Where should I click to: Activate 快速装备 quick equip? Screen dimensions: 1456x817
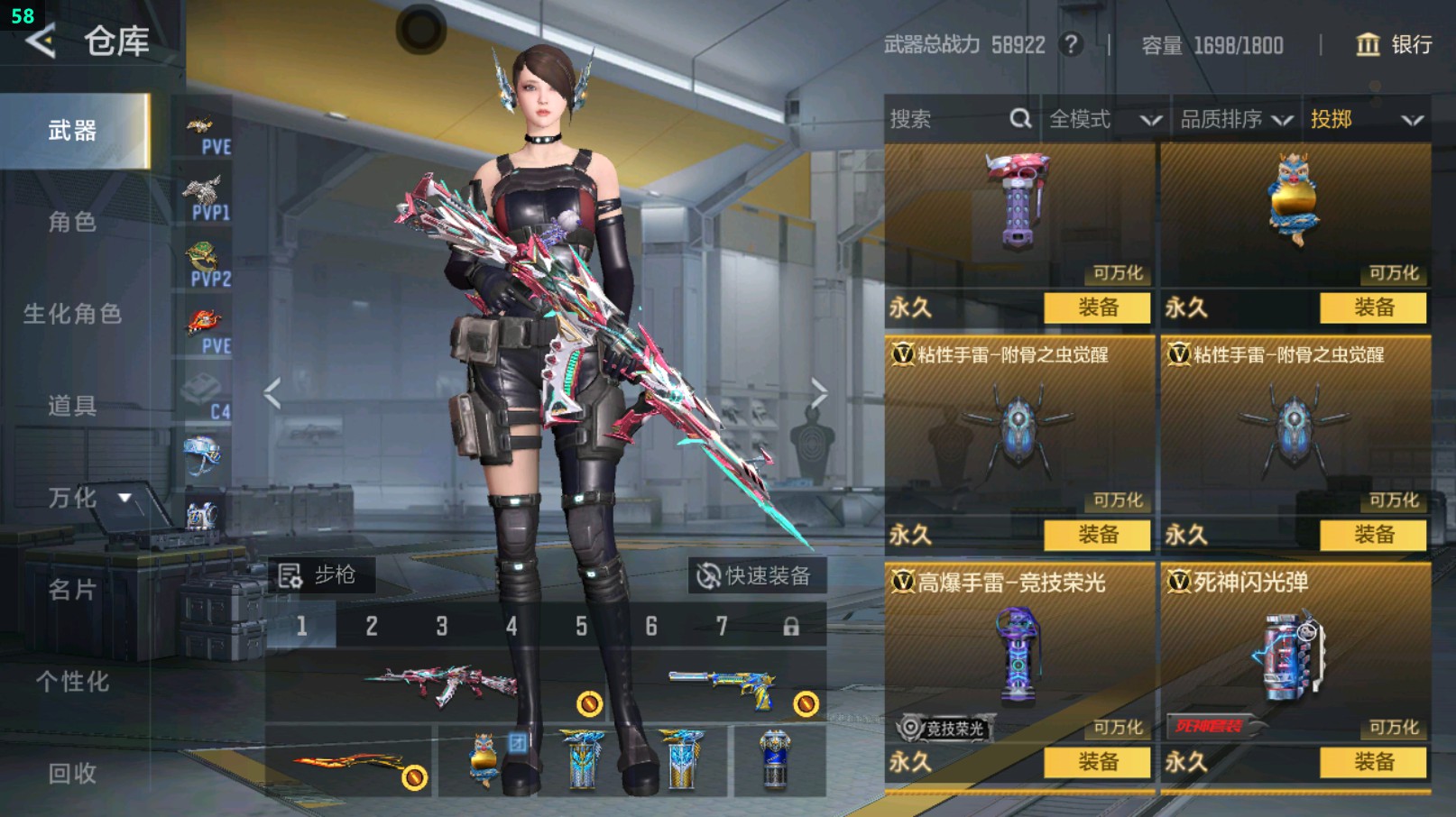pyautogui.click(x=756, y=575)
